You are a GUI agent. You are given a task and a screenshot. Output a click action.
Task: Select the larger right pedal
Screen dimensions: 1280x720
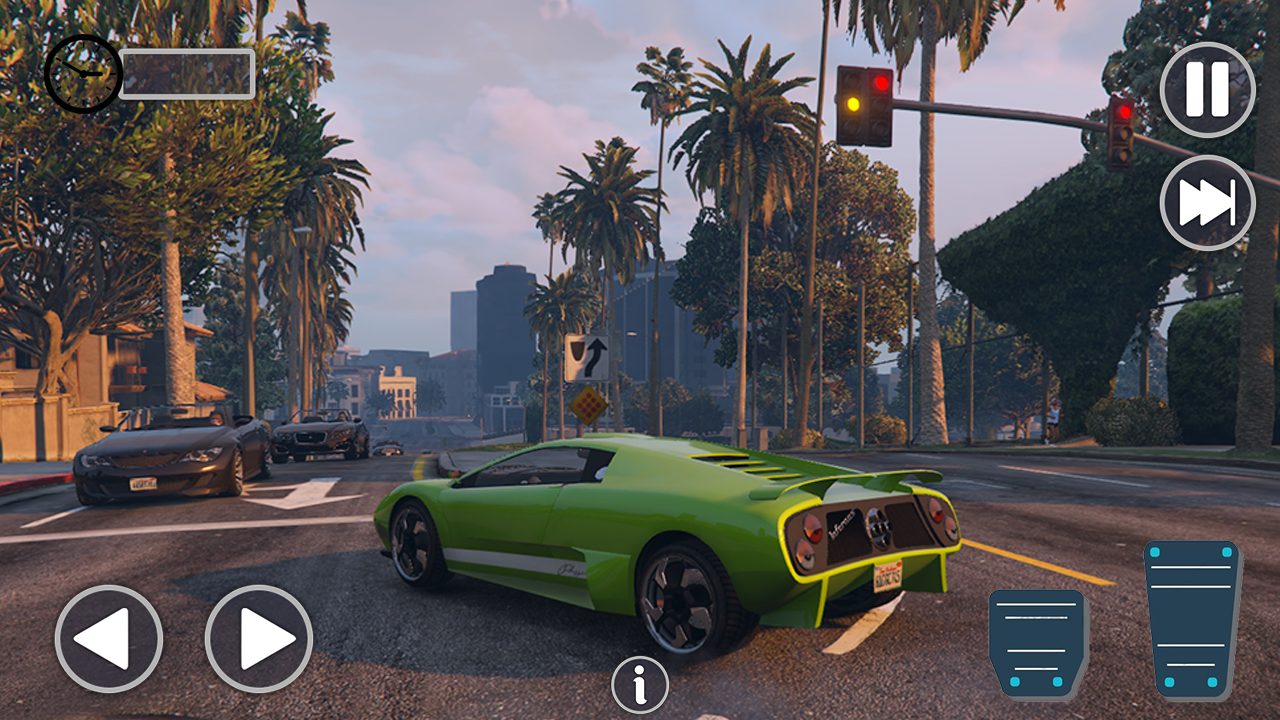click(1189, 615)
